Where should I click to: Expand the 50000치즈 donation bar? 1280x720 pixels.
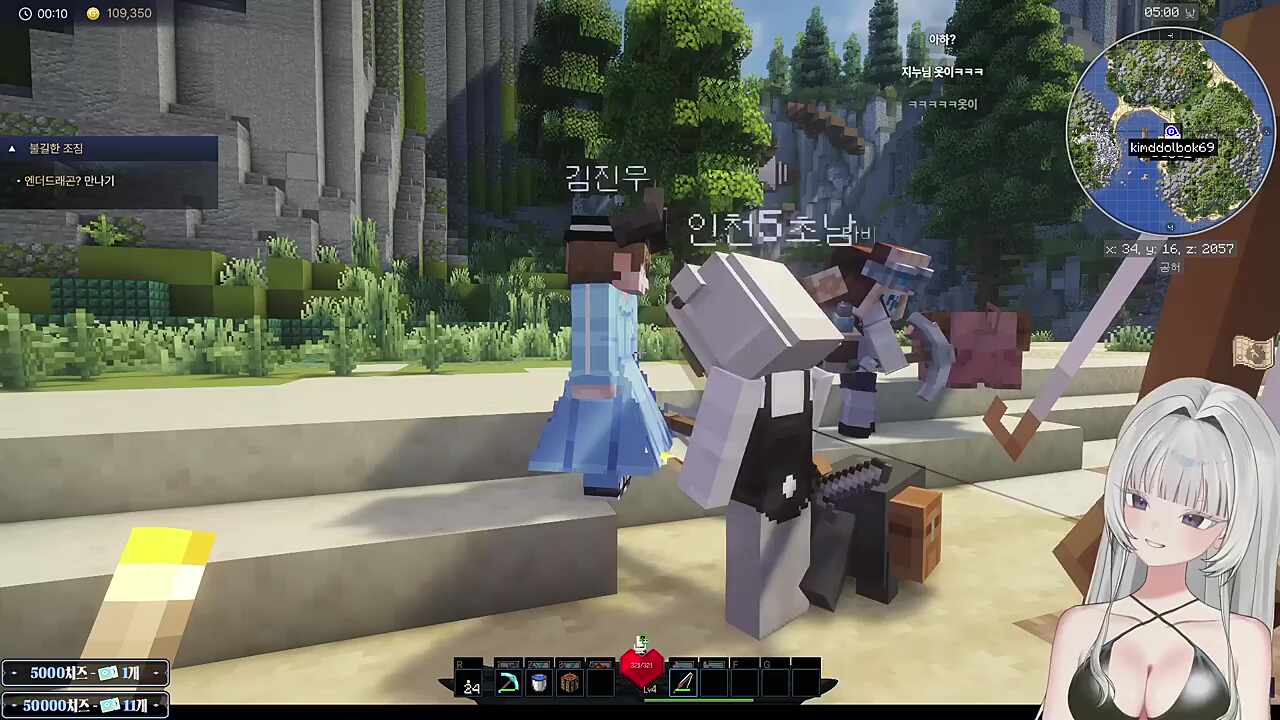[x=84, y=705]
